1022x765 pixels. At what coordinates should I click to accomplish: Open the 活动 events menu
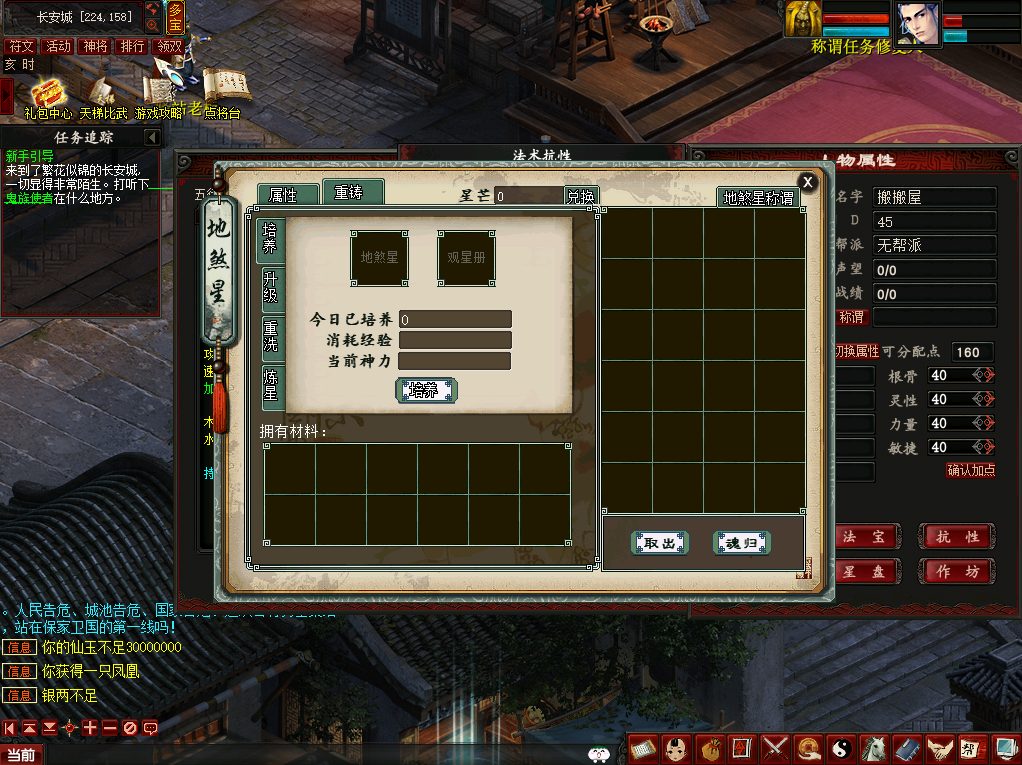59,46
